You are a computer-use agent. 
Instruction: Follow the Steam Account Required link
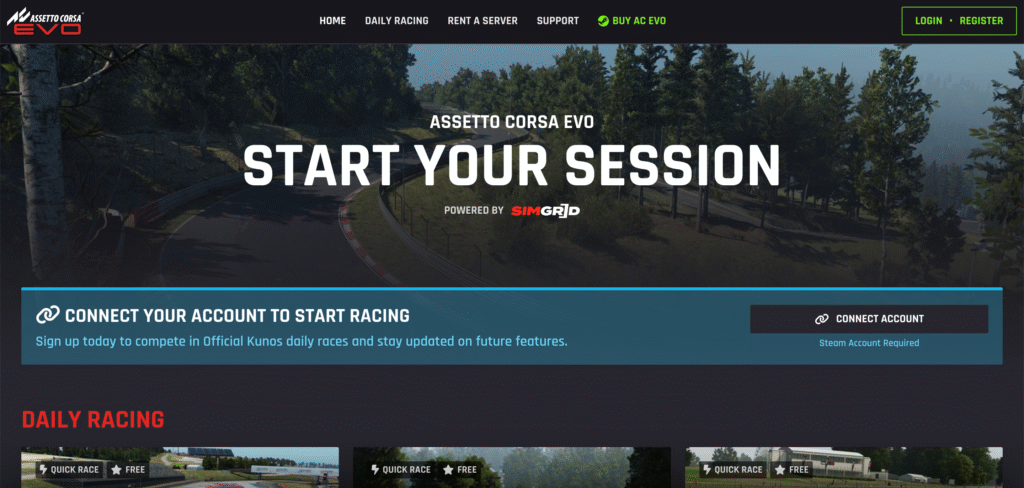pos(868,343)
